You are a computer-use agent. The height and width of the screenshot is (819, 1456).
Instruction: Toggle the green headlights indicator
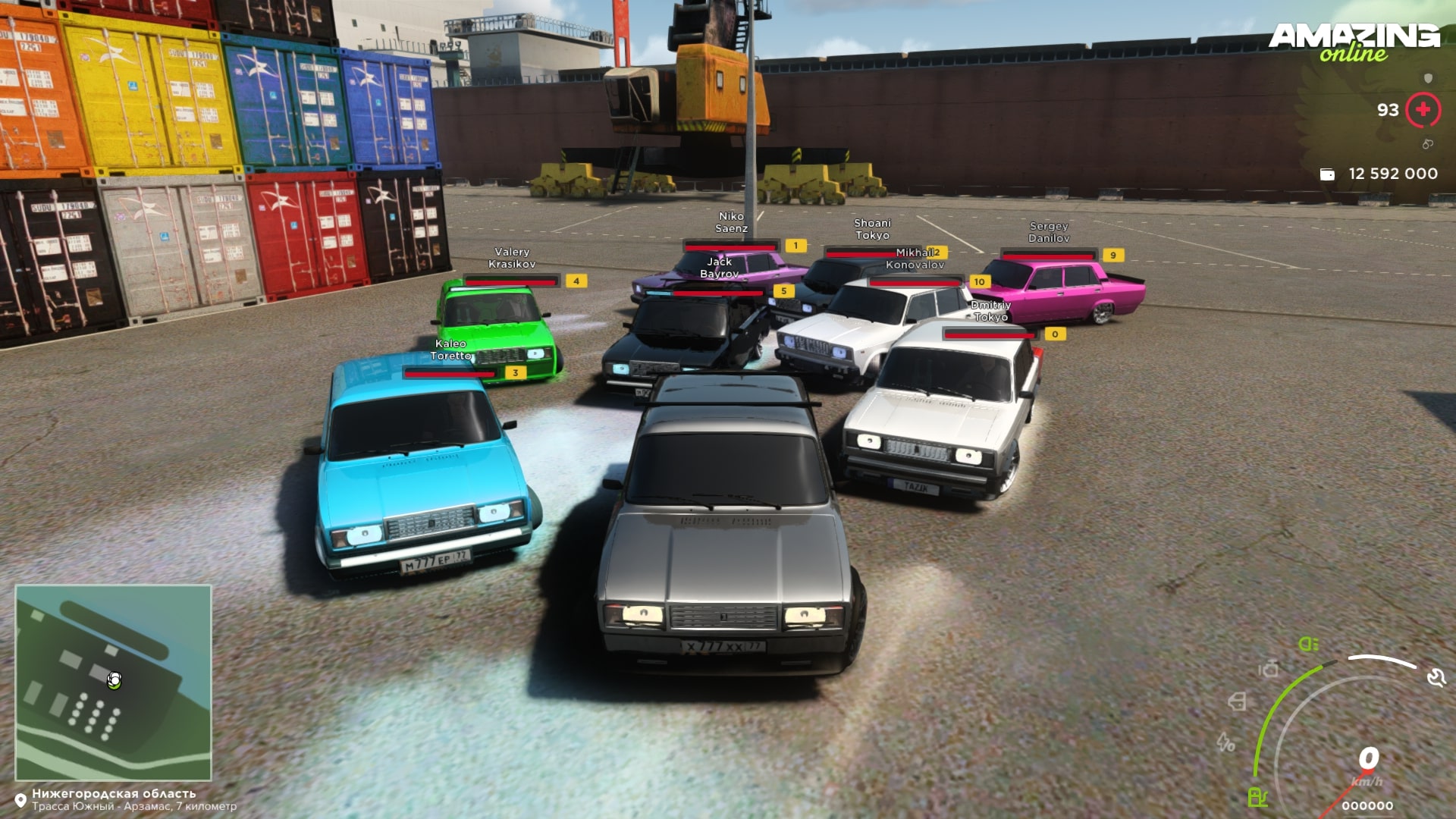[x=1308, y=644]
